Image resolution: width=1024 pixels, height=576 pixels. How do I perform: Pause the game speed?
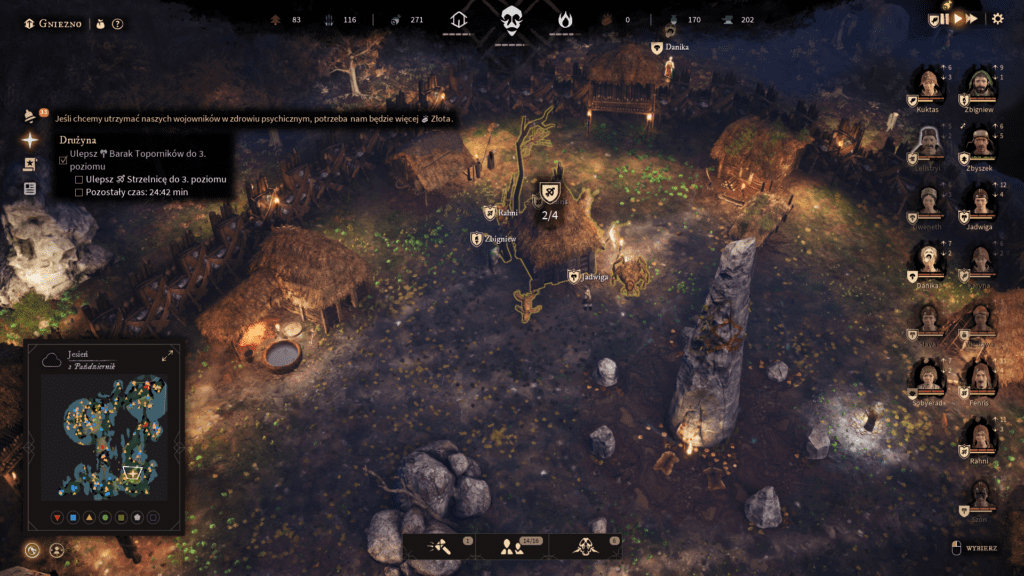click(945, 19)
